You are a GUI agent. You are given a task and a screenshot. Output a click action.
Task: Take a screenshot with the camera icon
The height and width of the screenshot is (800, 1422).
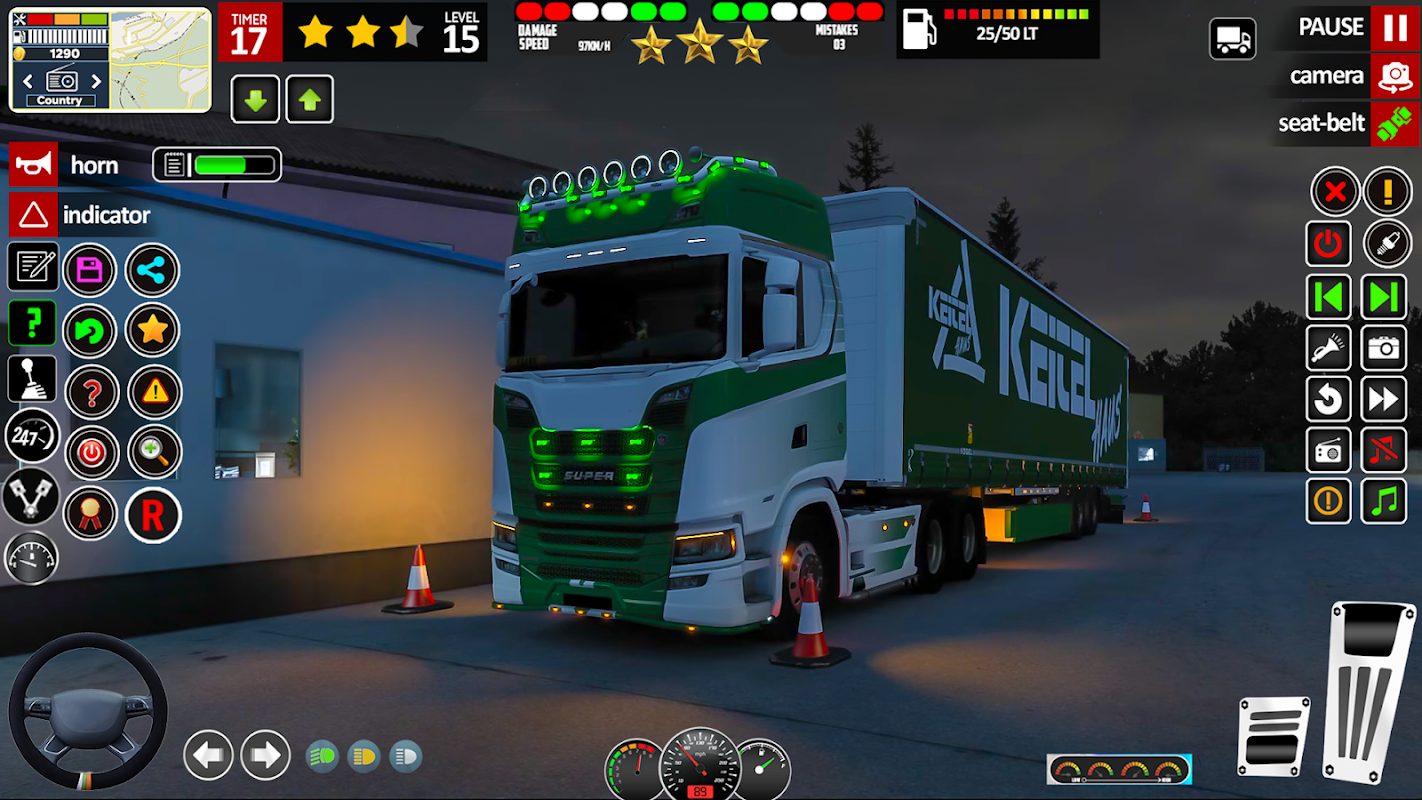tap(1384, 347)
